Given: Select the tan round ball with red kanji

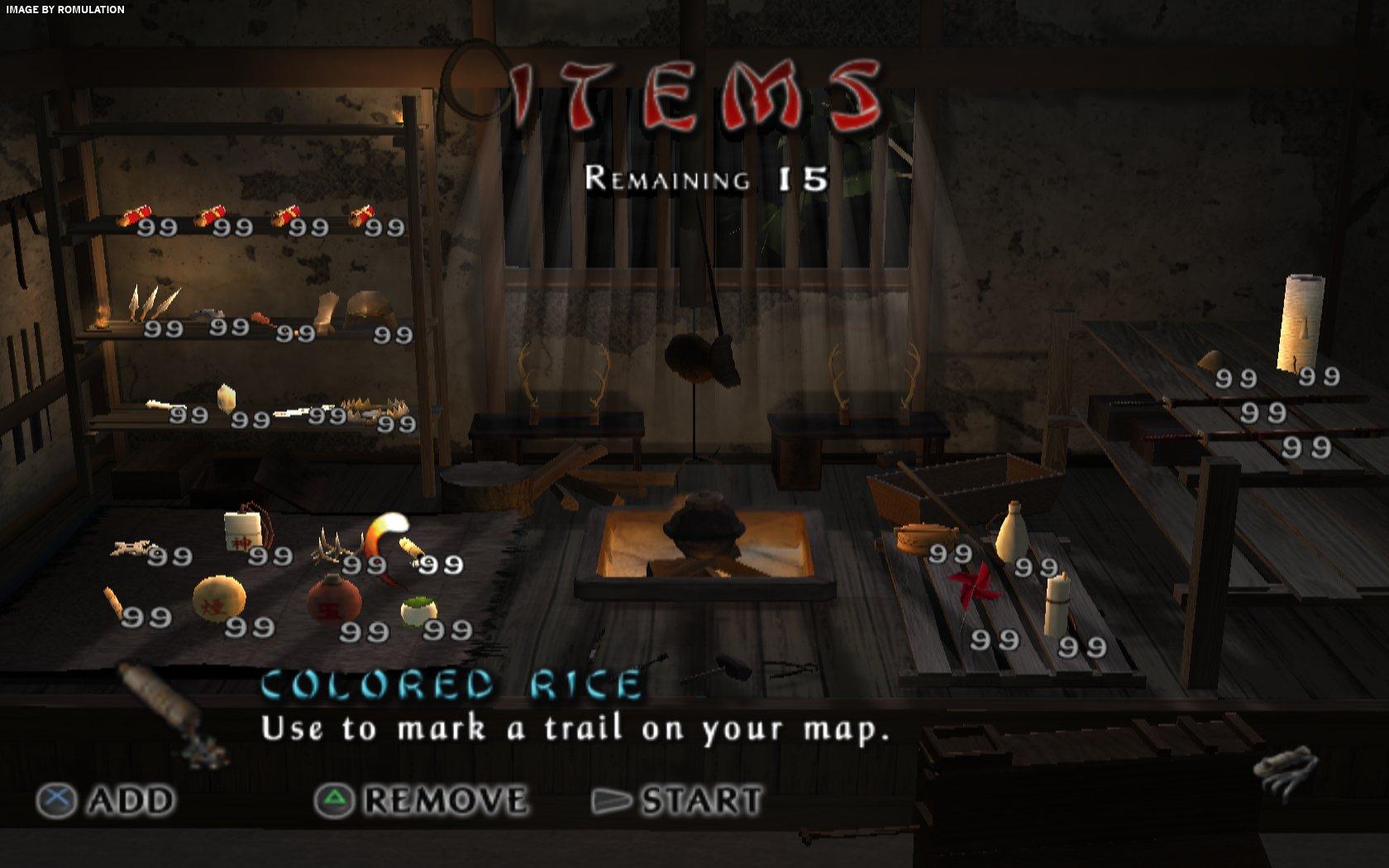Looking at the screenshot, I should (219, 597).
